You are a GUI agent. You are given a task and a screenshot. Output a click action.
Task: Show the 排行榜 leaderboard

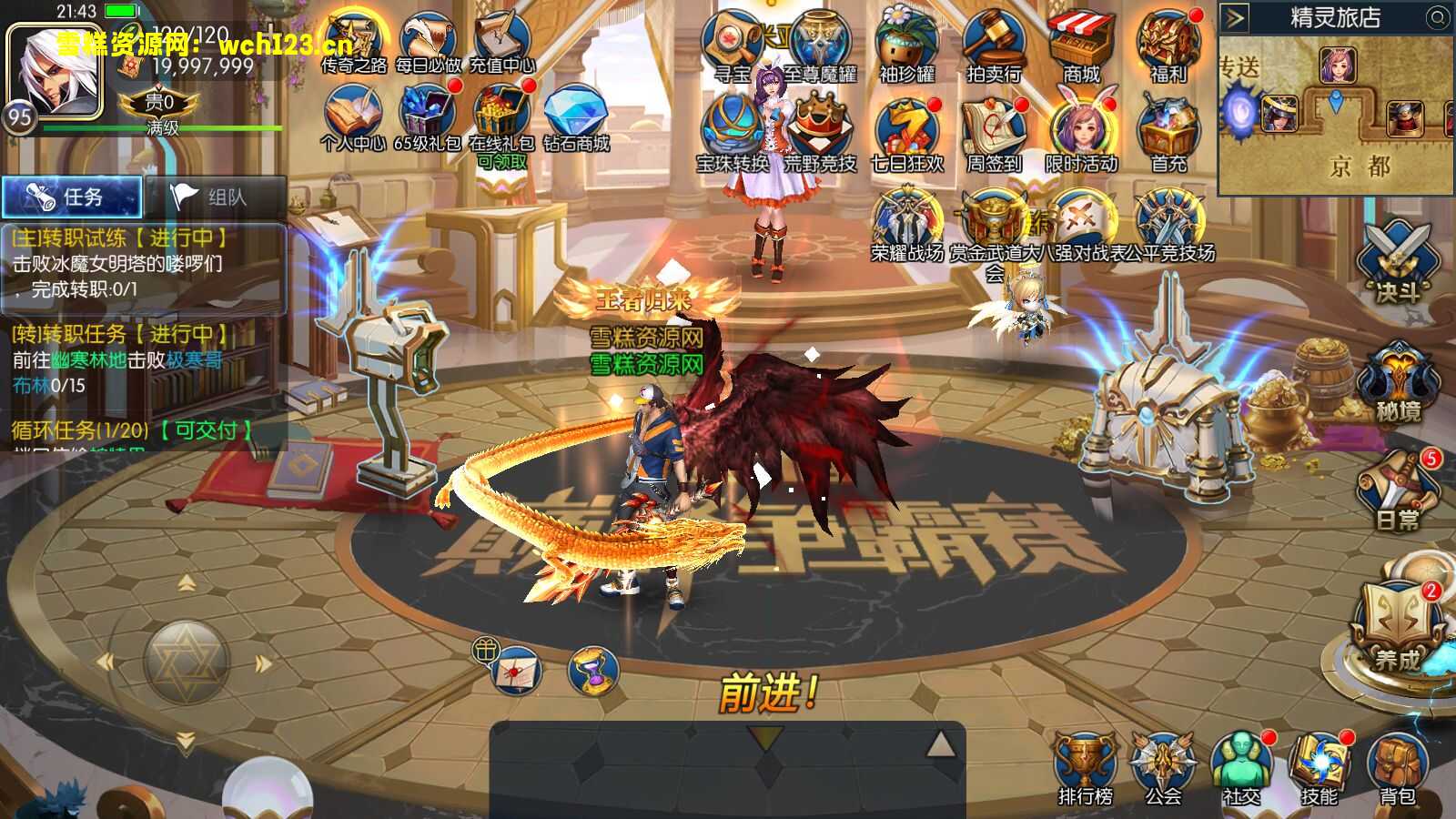[1085, 768]
